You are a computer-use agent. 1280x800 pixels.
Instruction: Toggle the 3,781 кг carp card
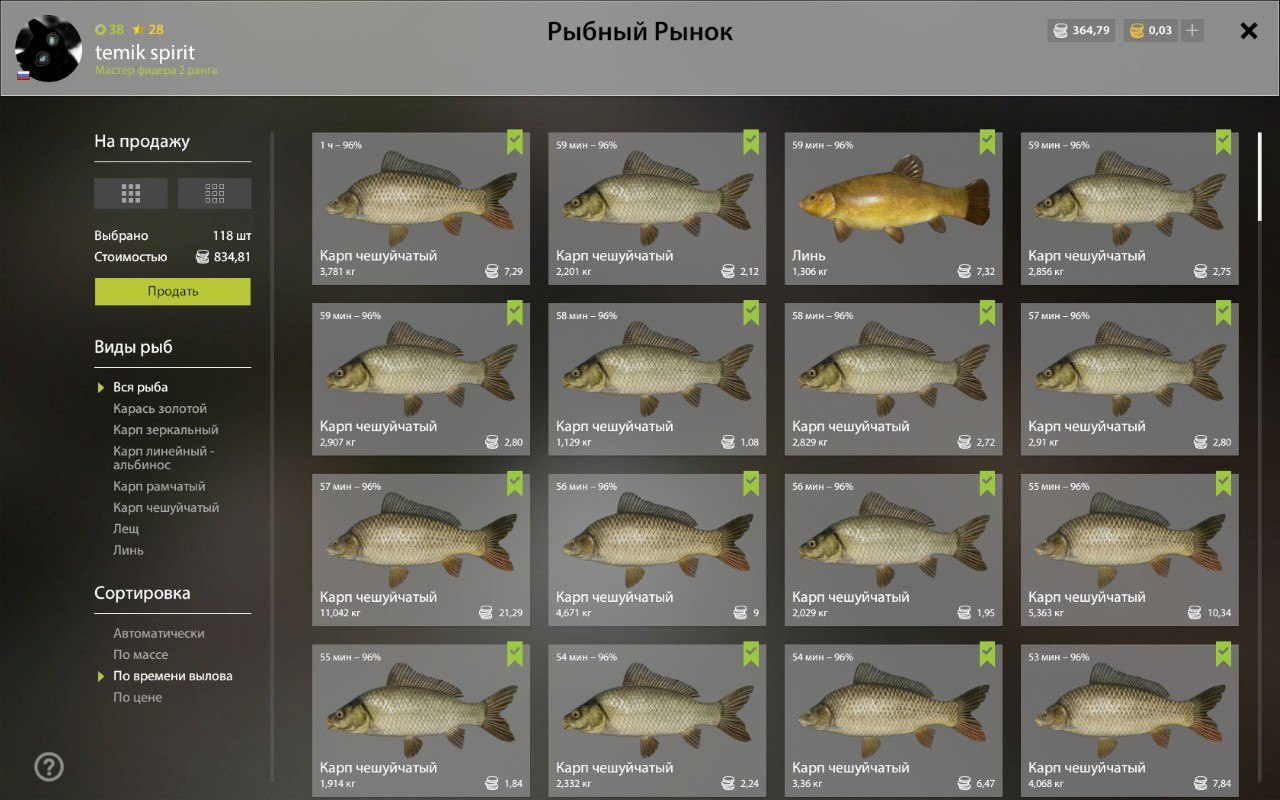coord(421,208)
